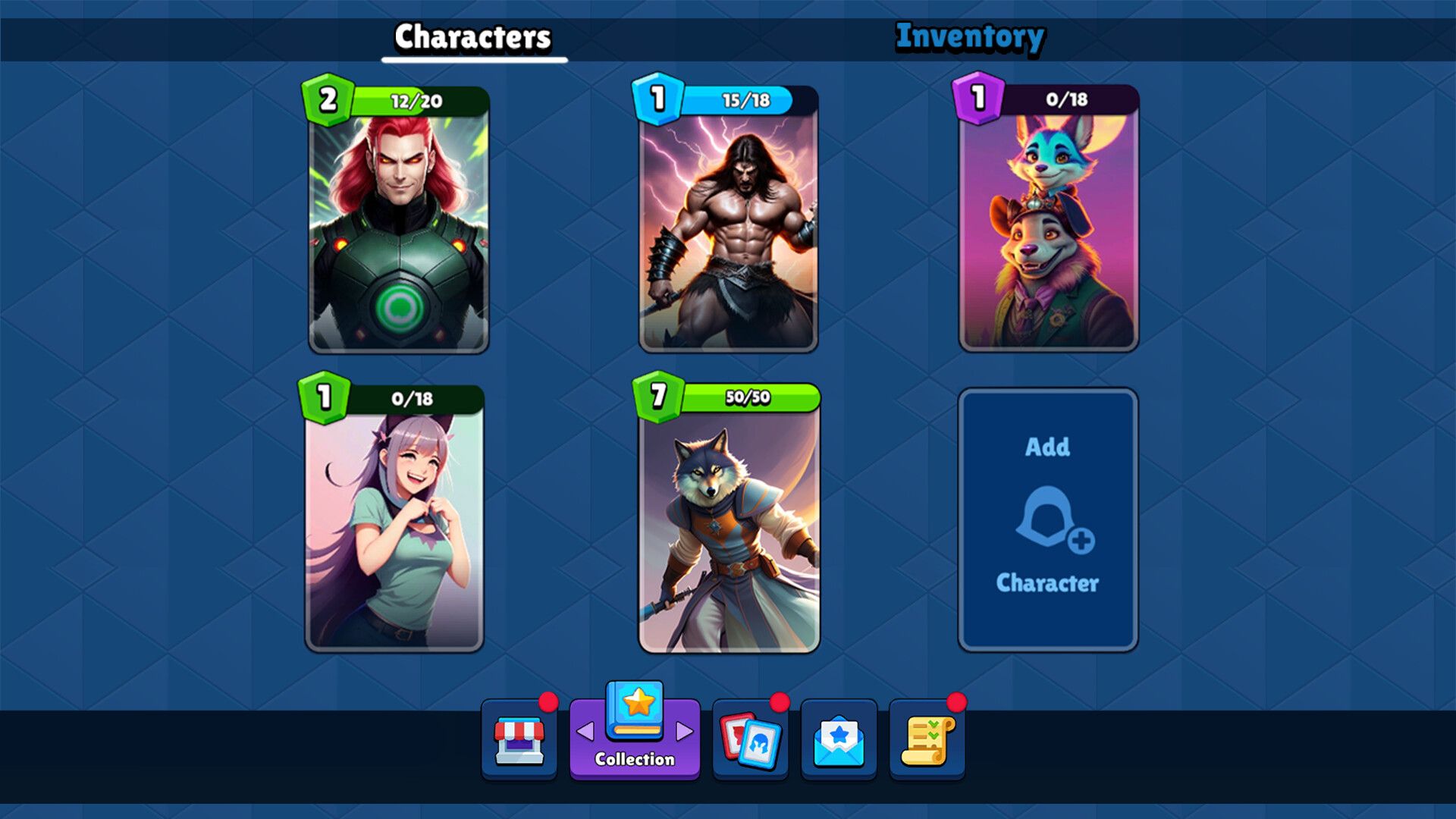This screenshot has height=819, width=1456.
Task: Select the Characters tab
Action: coord(472,37)
